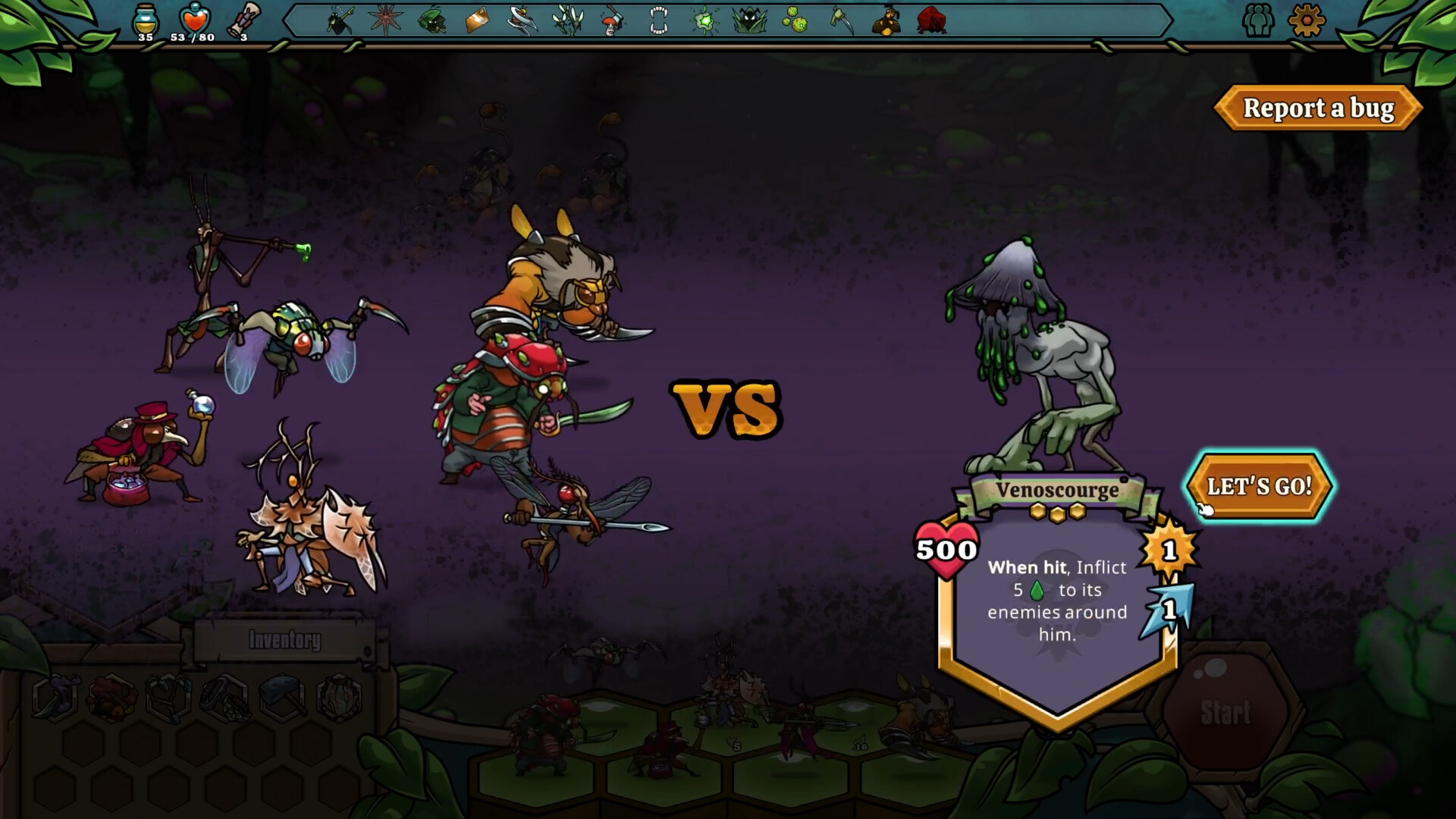
Task: Click the Inventory panel header
Action: [x=284, y=639]
